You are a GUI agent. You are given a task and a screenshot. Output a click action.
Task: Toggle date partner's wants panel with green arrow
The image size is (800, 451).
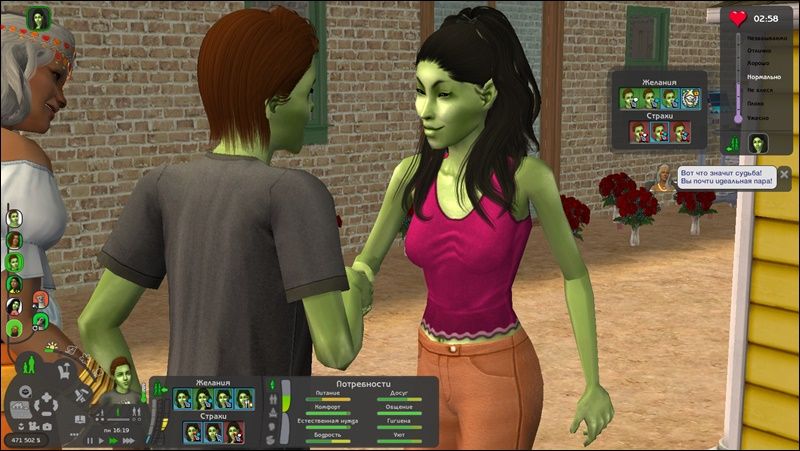point(732,146)
